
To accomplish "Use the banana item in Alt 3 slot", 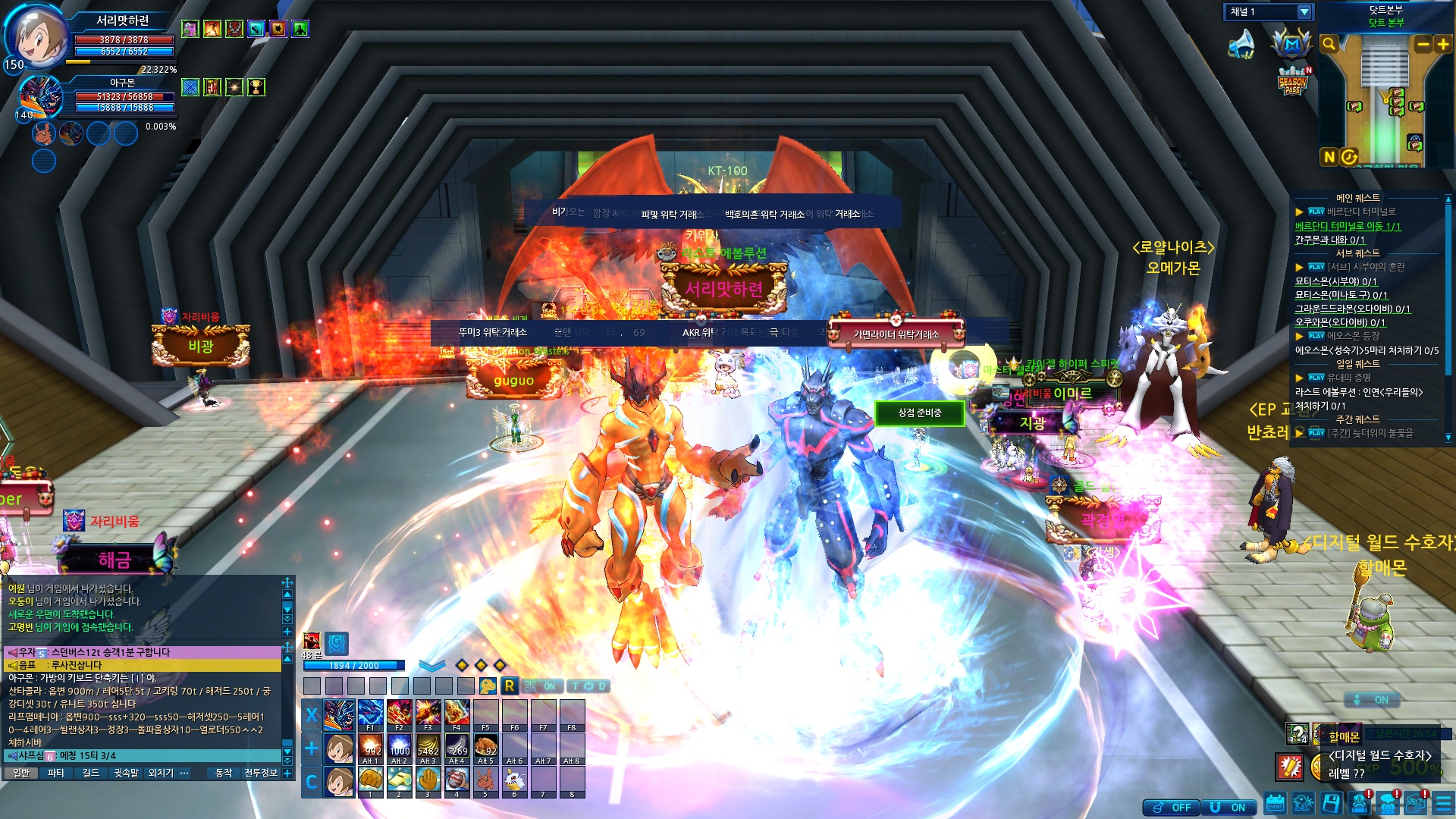I will (x=428, y=747).
